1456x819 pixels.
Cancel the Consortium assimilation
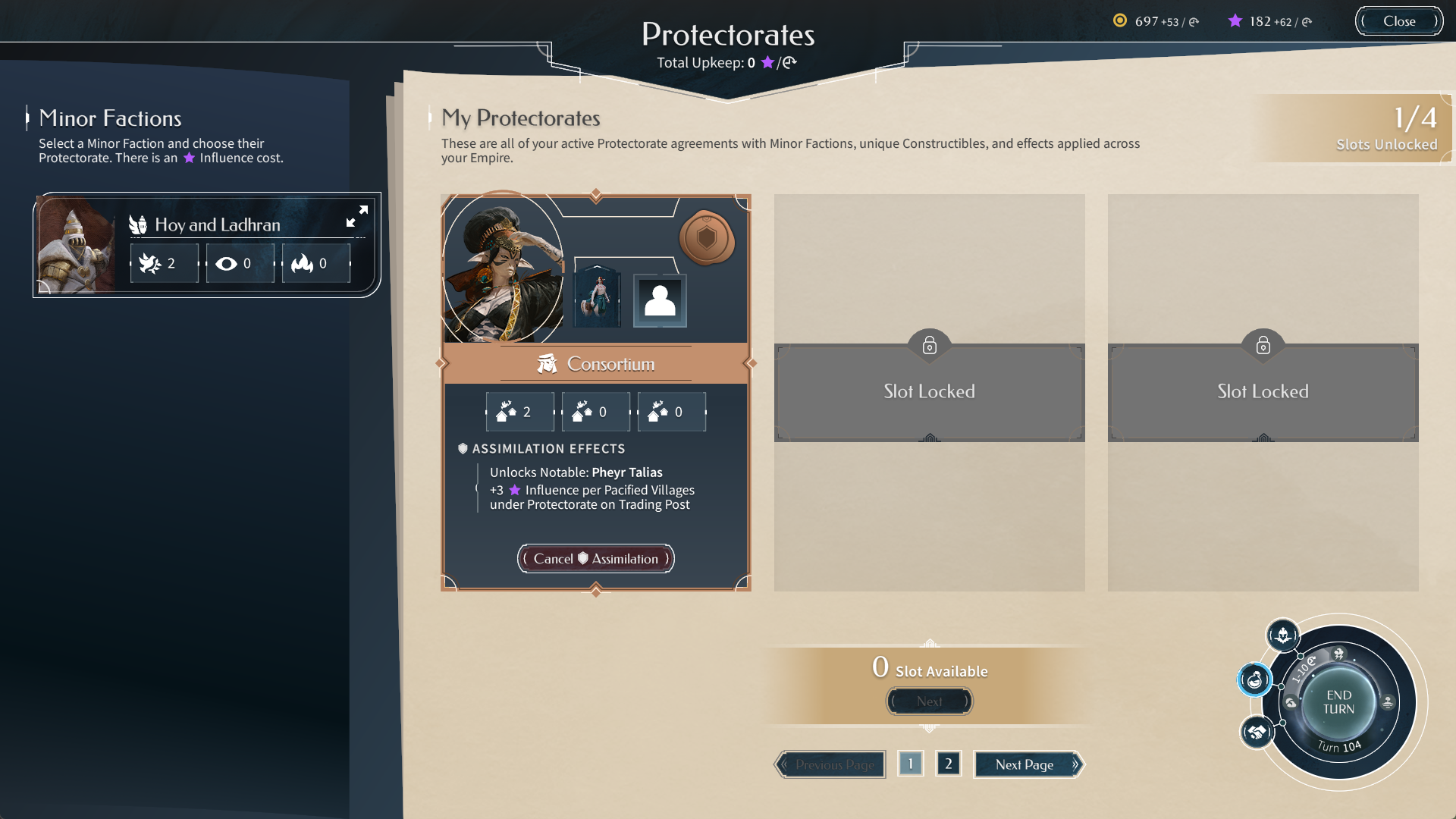[595, 559]
